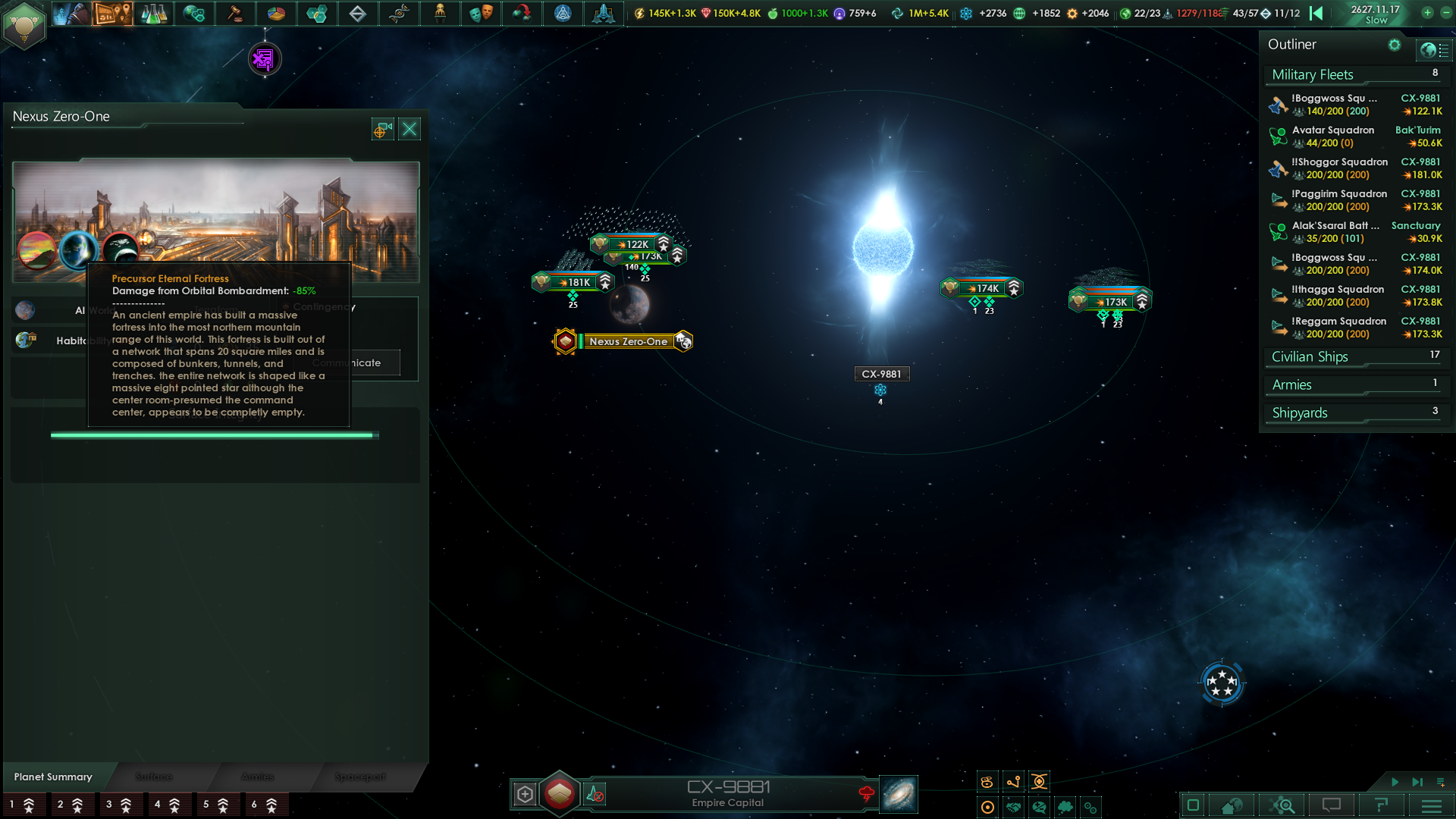Open the Traditions hexagon screen
This screenshot has width=1456, height=819.
point(318,13)
